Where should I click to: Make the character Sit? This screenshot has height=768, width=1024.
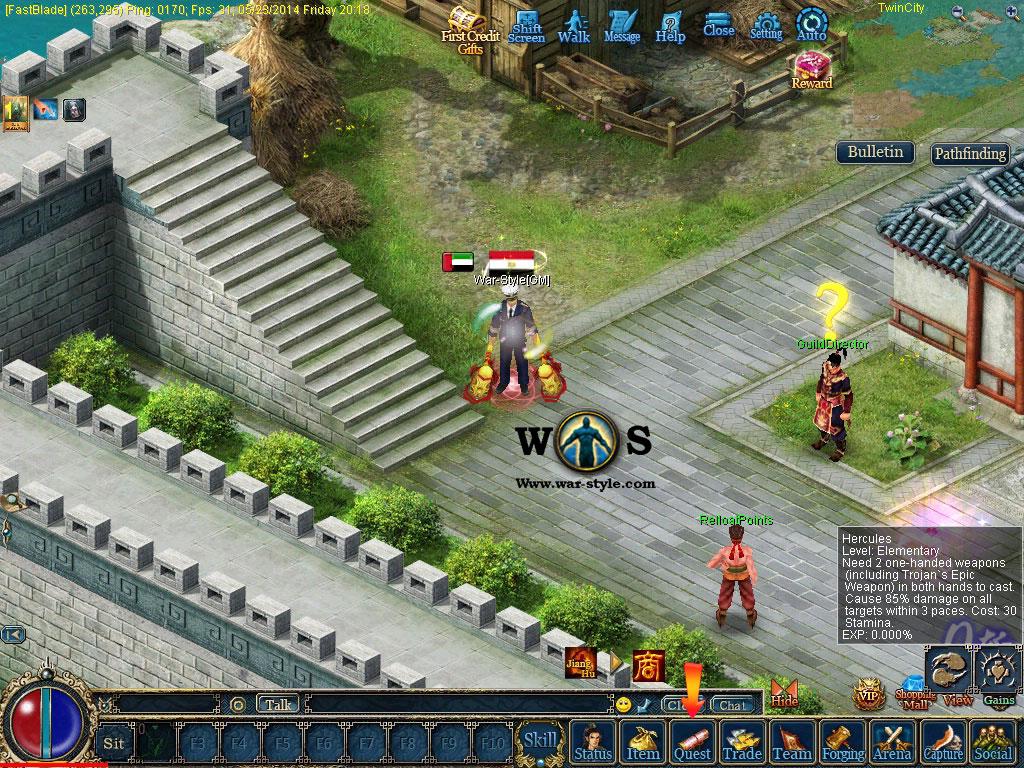[114, 743]
